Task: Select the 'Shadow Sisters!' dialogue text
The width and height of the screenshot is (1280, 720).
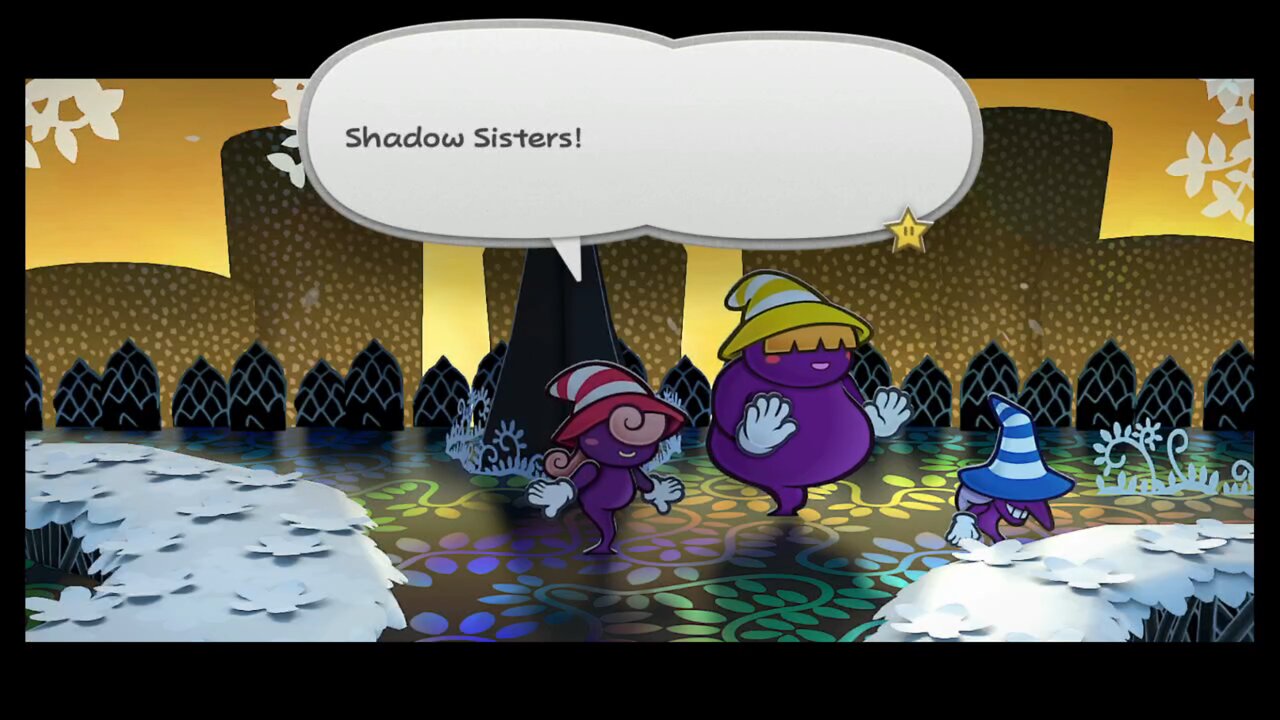Action: 465,138
